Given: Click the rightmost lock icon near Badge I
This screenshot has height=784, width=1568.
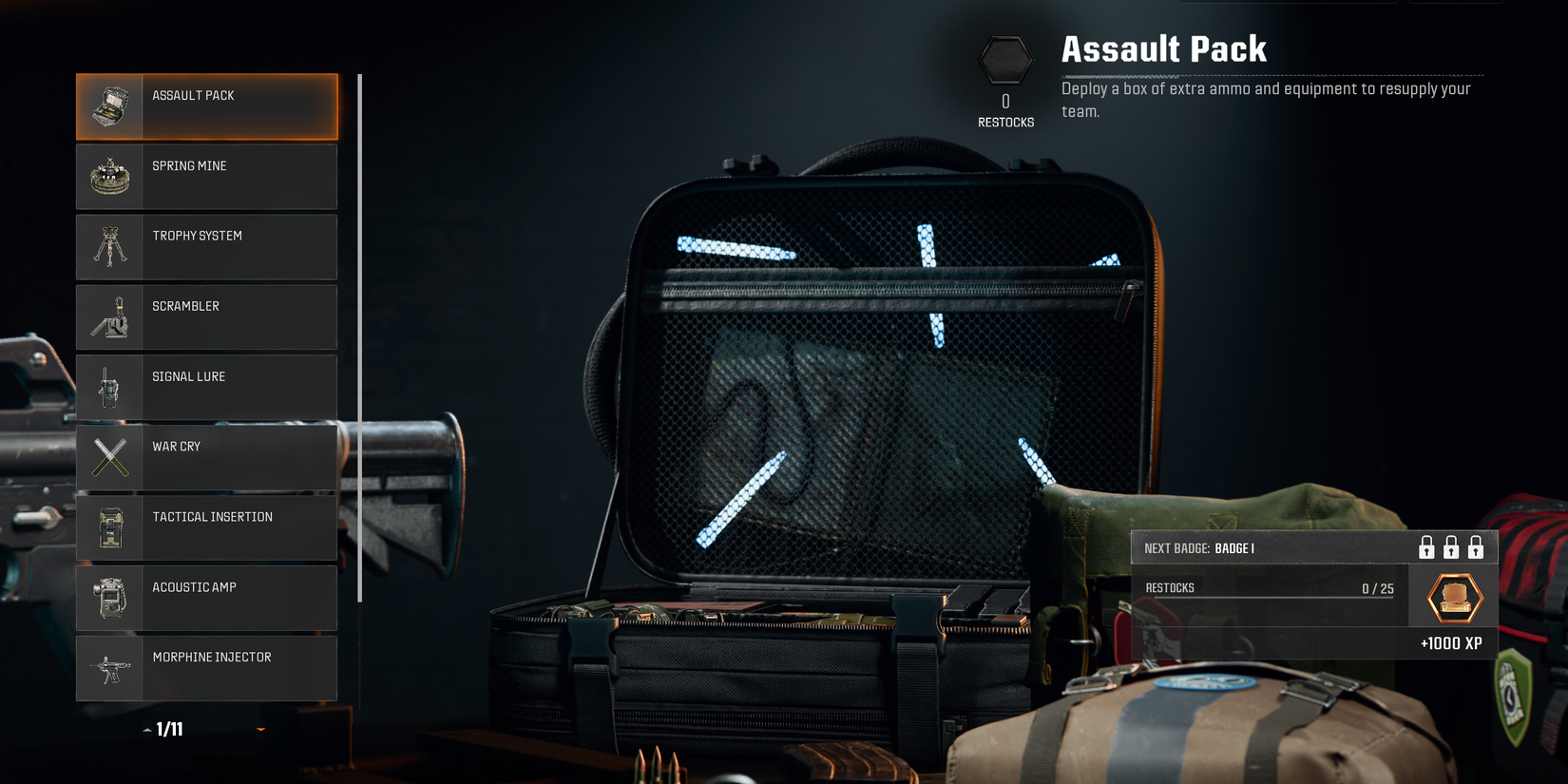Looking at the screenshot, I should pos(1476,547).
